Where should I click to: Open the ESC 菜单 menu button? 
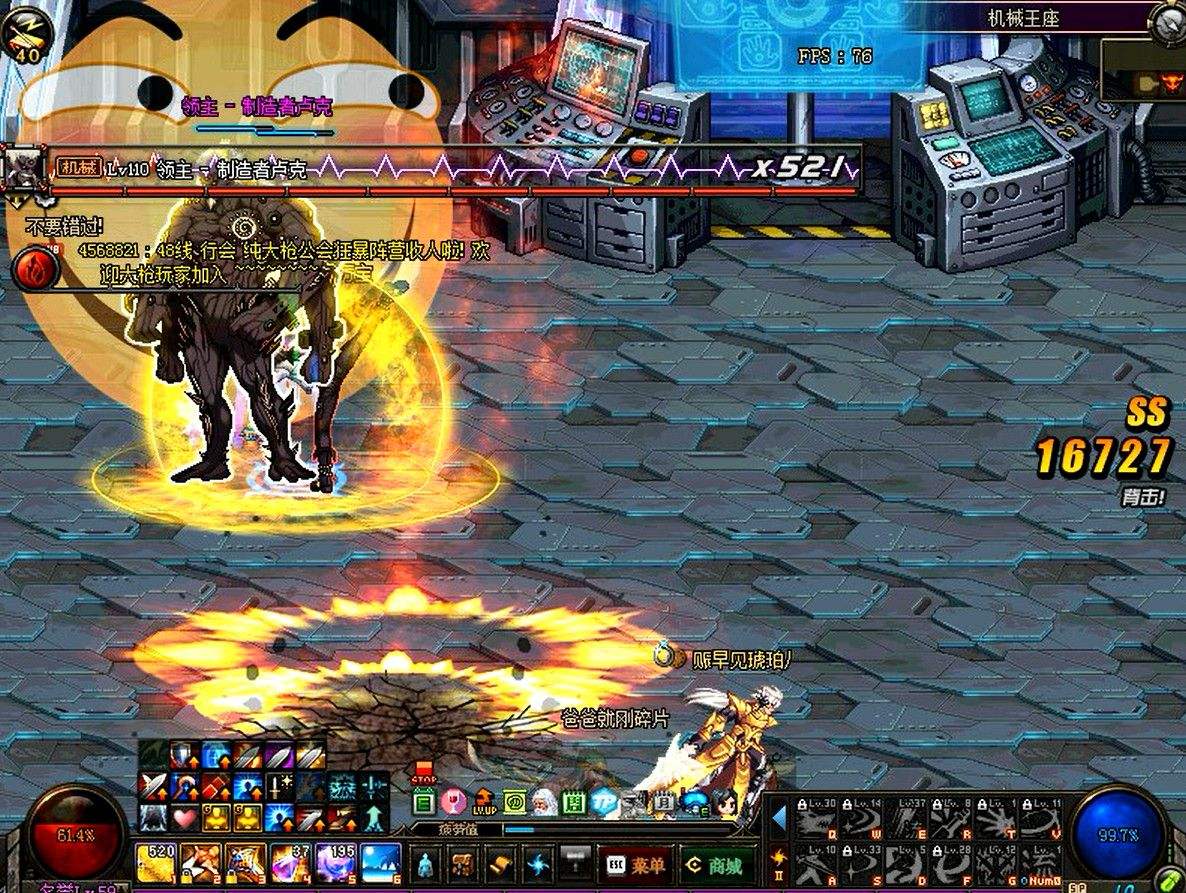pos(633,864)
